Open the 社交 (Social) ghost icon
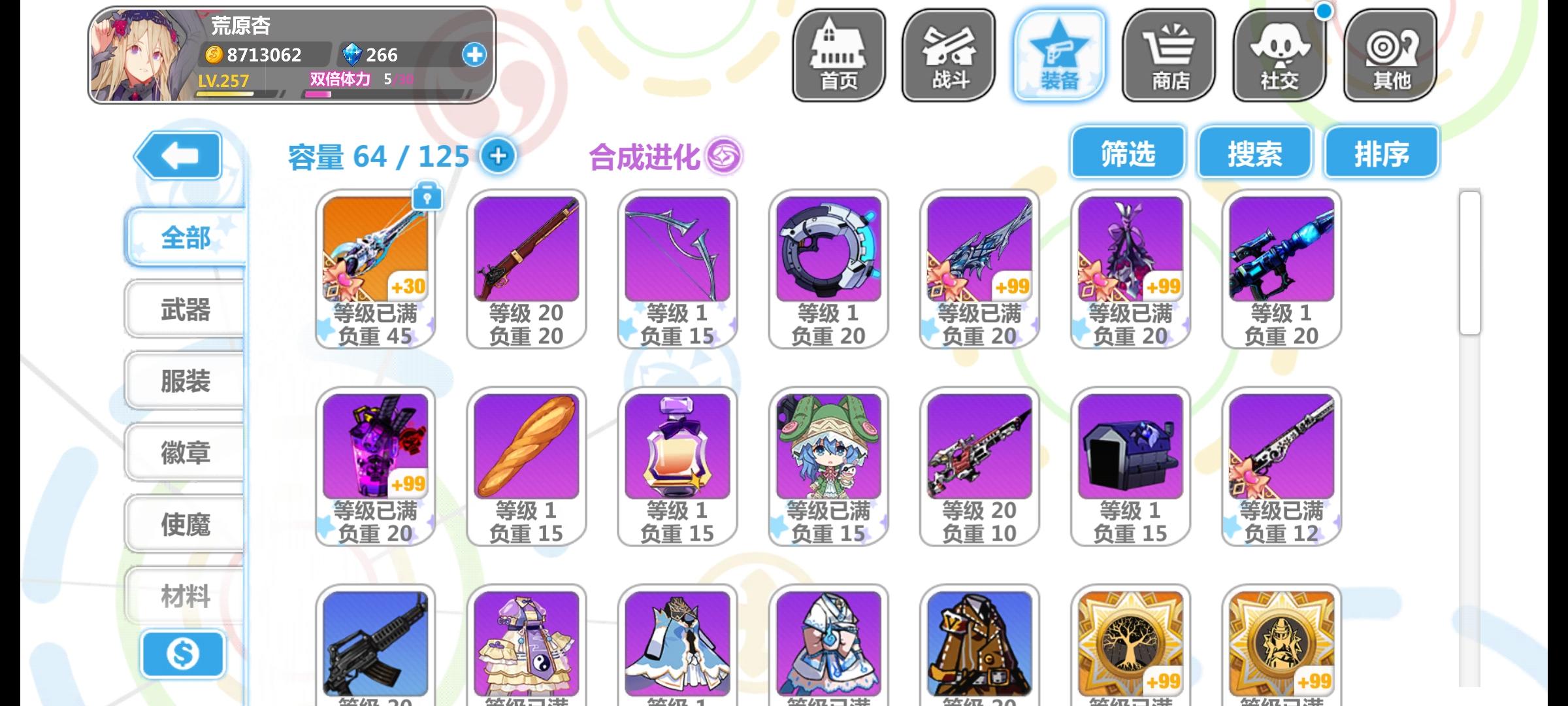 (1279, 55)
